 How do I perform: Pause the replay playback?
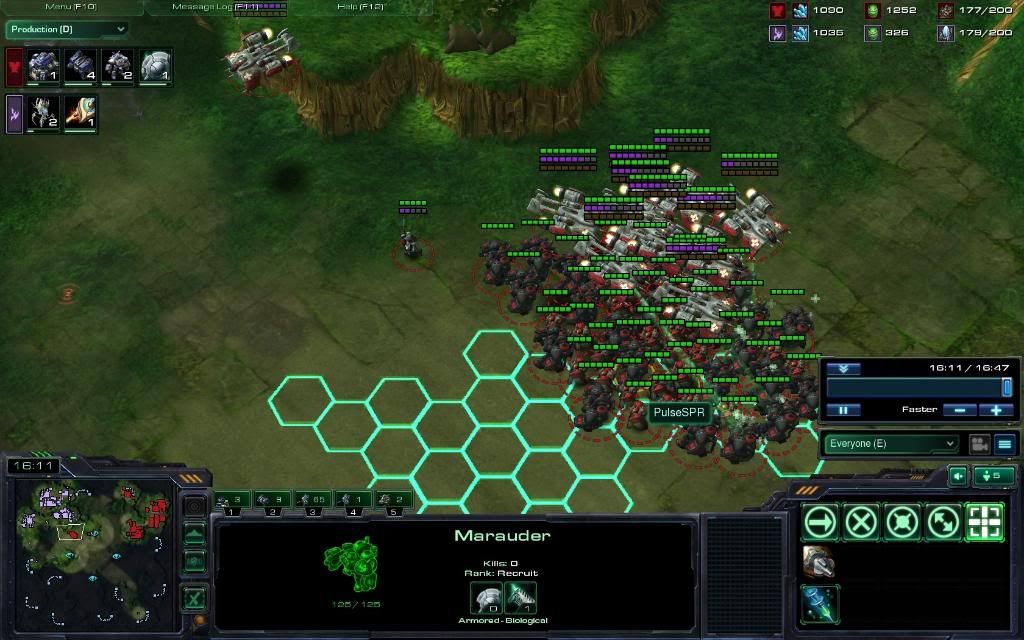coord(843,410)
